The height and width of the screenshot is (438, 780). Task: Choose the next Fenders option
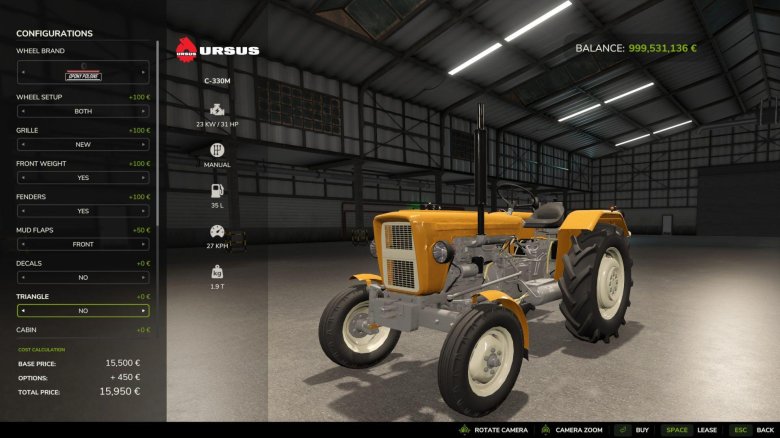pos(145,211)
